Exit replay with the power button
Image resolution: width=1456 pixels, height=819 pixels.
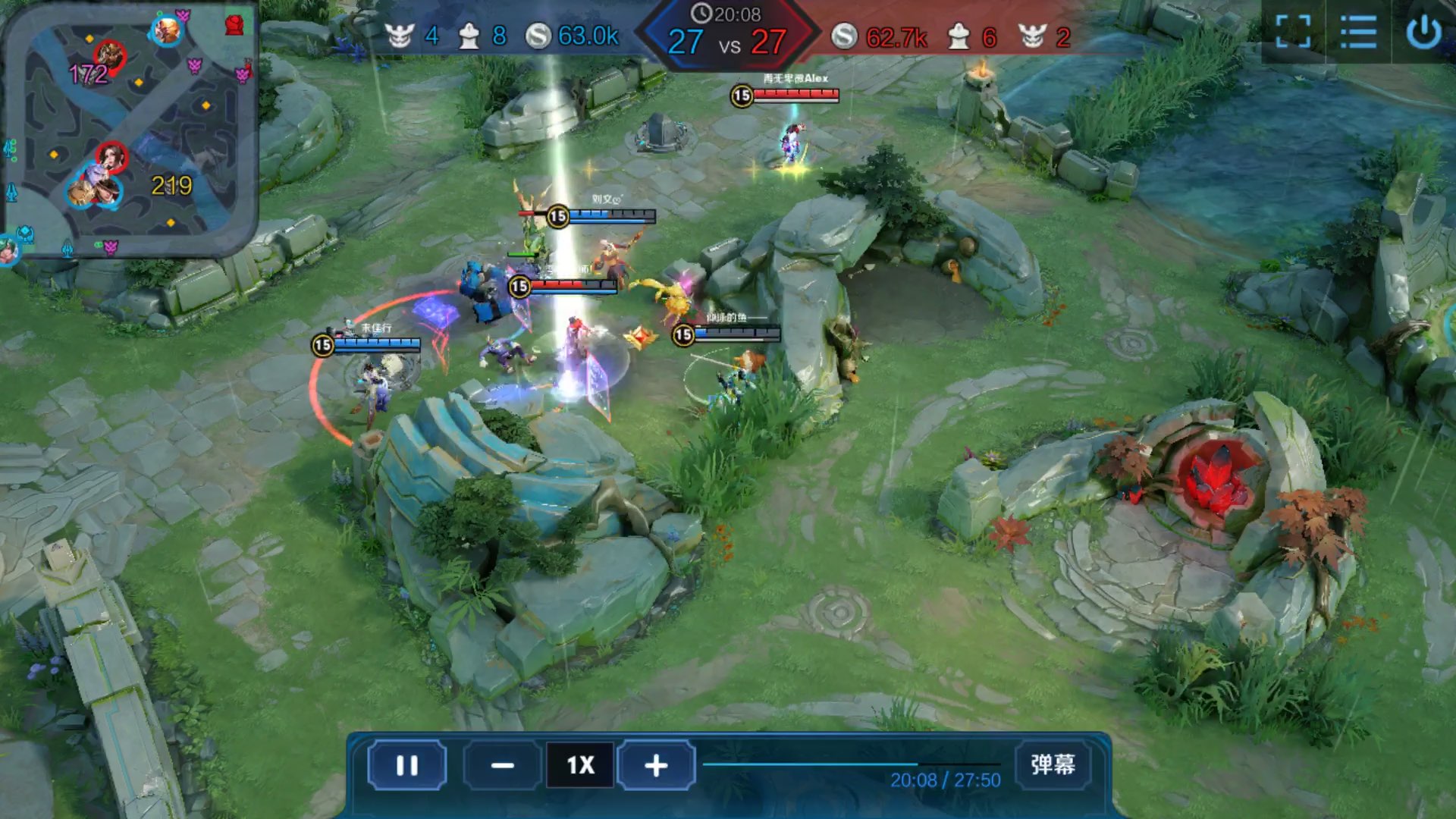[1423, 33]
